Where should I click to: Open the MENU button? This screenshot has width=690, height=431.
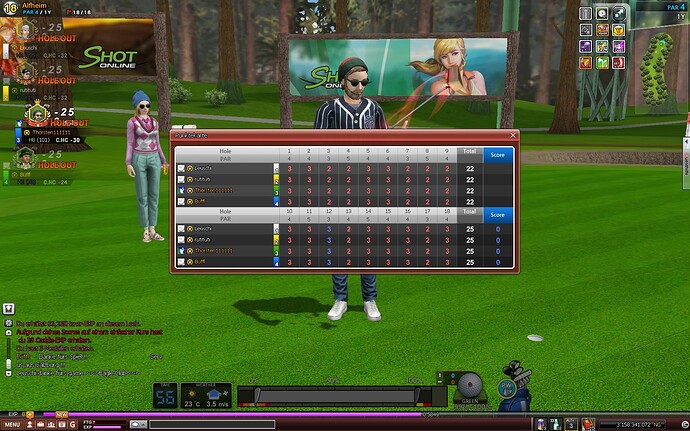pyautogui.click(x=14, y=424)
